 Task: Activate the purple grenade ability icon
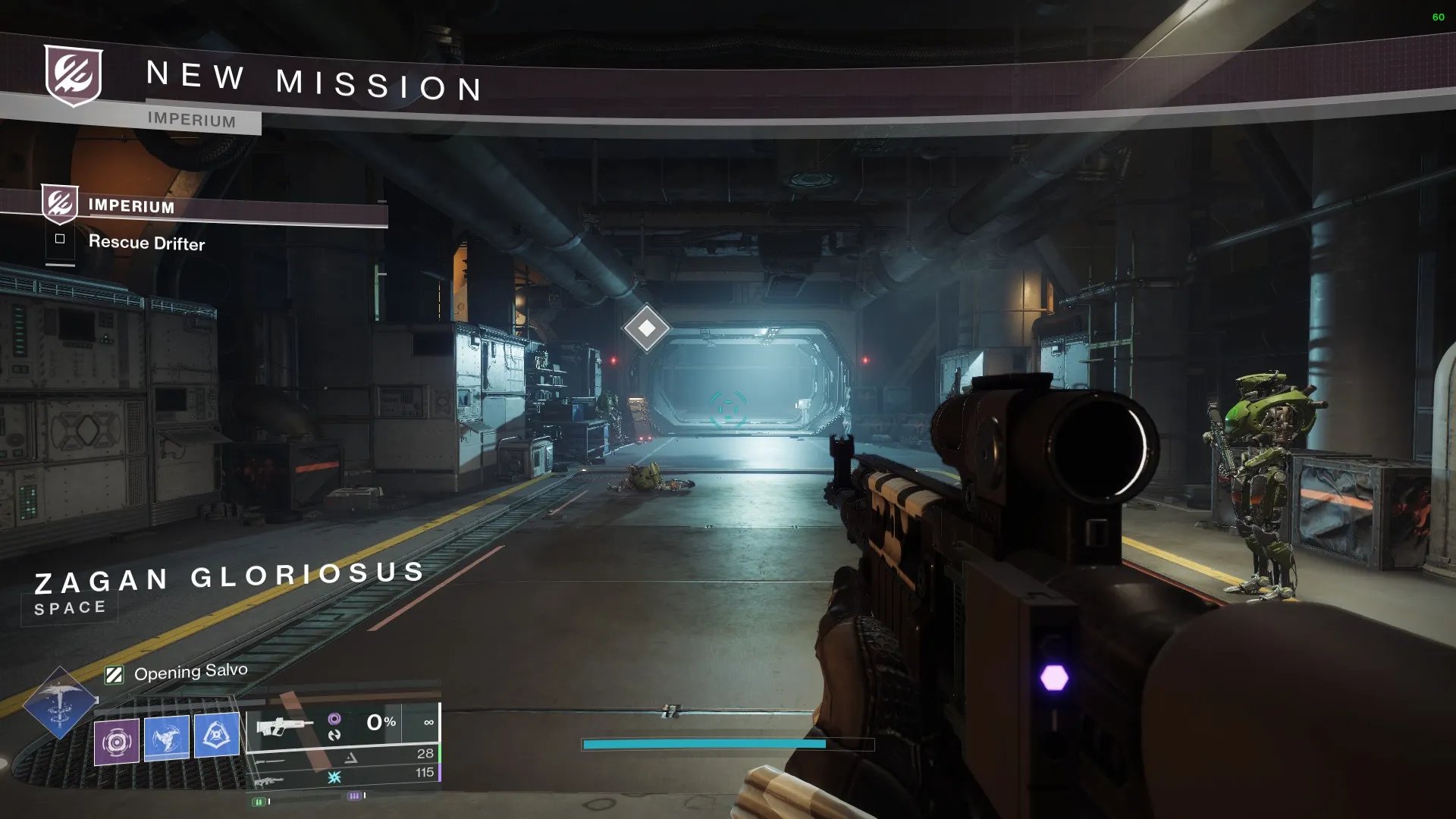pyautogui.click(x=117, y=741)
